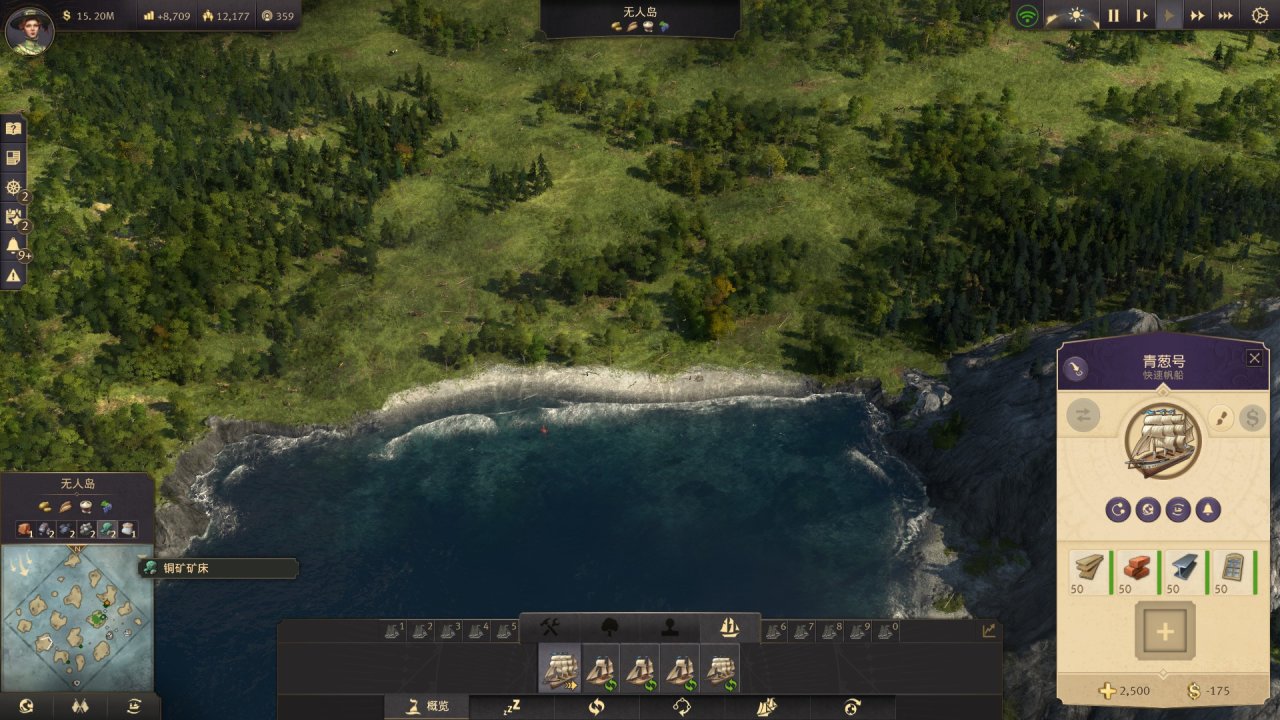This screenshot has height=720, width=1280.
Task: Pause the game speed
Action: coord(1113,16)
